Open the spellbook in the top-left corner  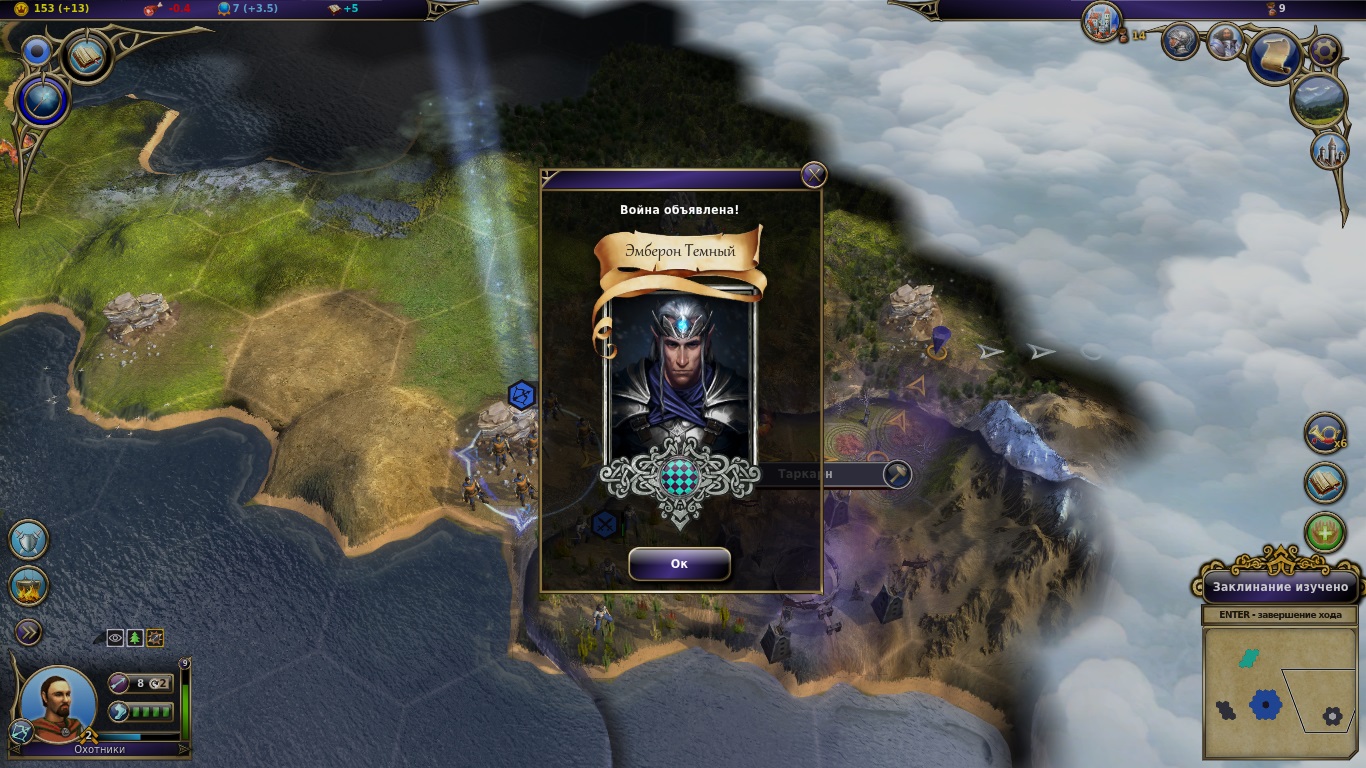[x=86, y=56]
